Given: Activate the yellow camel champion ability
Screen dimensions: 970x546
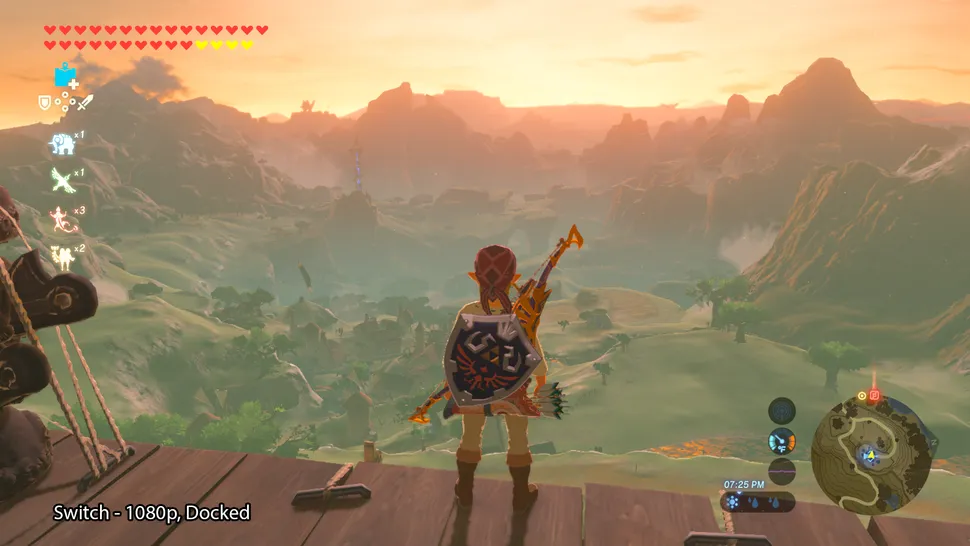Looking at the screenshot, I should [x=62, y=256].
